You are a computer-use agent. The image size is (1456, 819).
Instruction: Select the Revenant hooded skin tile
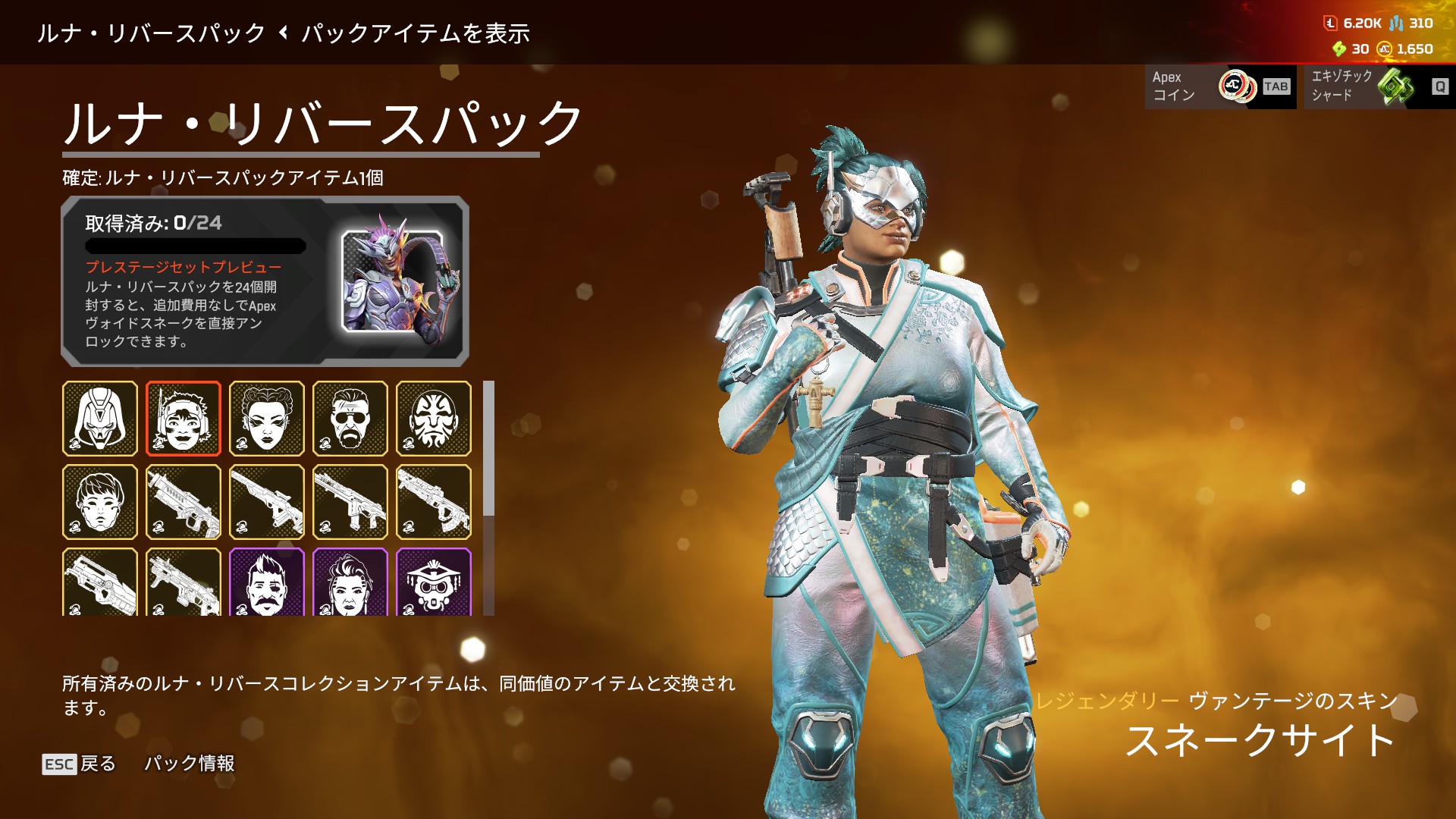pos(100,419)
